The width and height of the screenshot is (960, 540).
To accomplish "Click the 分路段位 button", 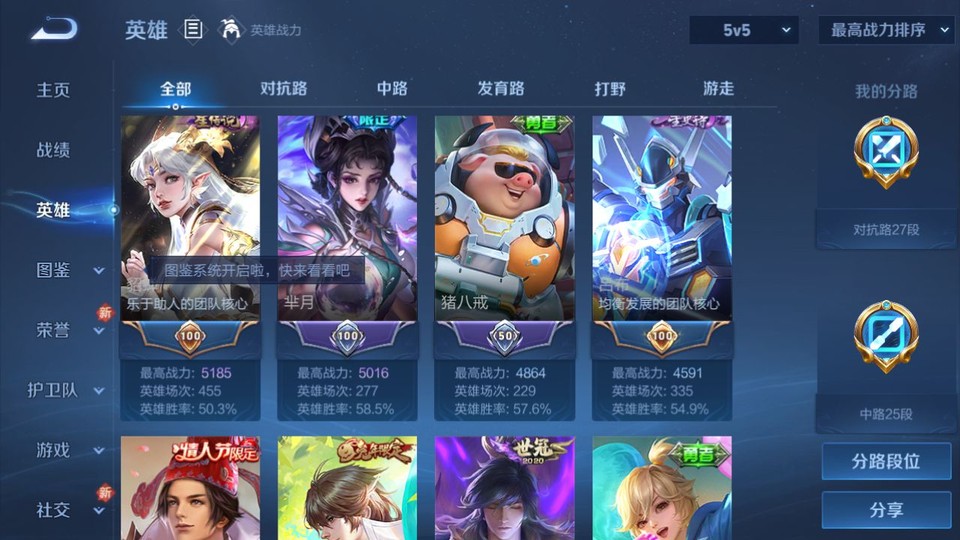I will pos(886,462).
